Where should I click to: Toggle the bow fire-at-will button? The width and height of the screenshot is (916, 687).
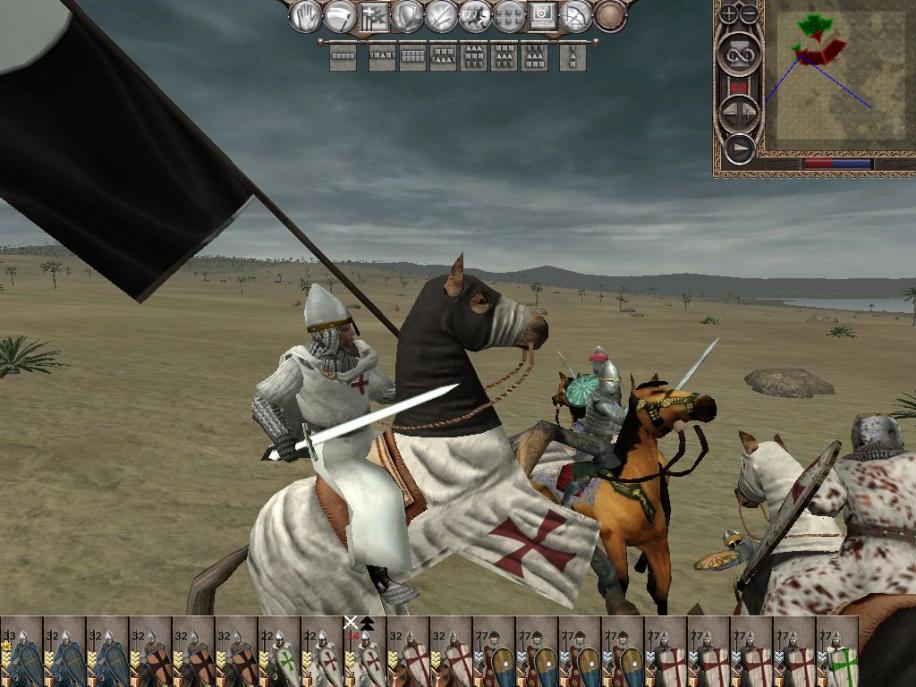[576, 16]
